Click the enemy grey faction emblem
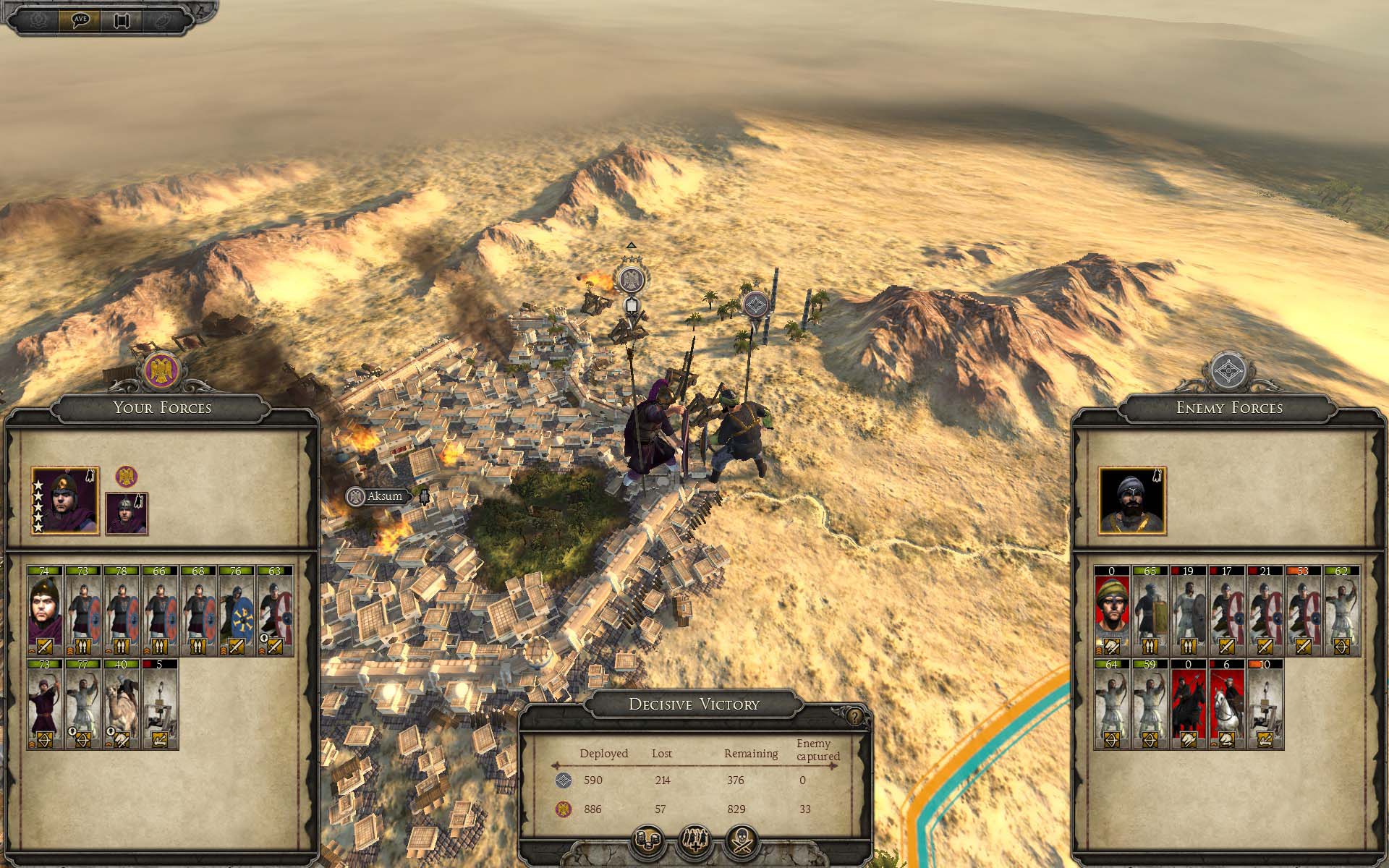Viewport: 1389px width, 868px height. tap(1228, 370)
